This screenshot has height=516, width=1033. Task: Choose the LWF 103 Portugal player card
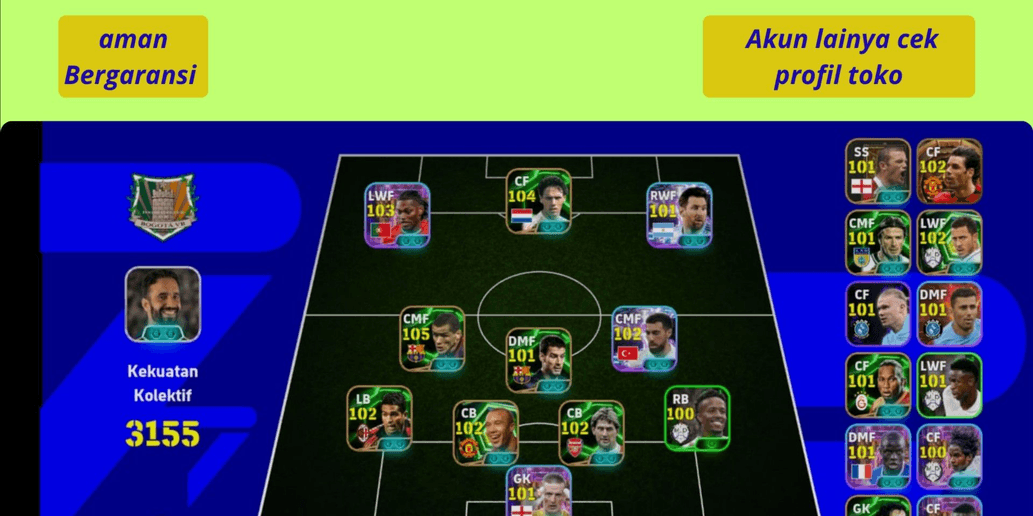pos(397,214)
